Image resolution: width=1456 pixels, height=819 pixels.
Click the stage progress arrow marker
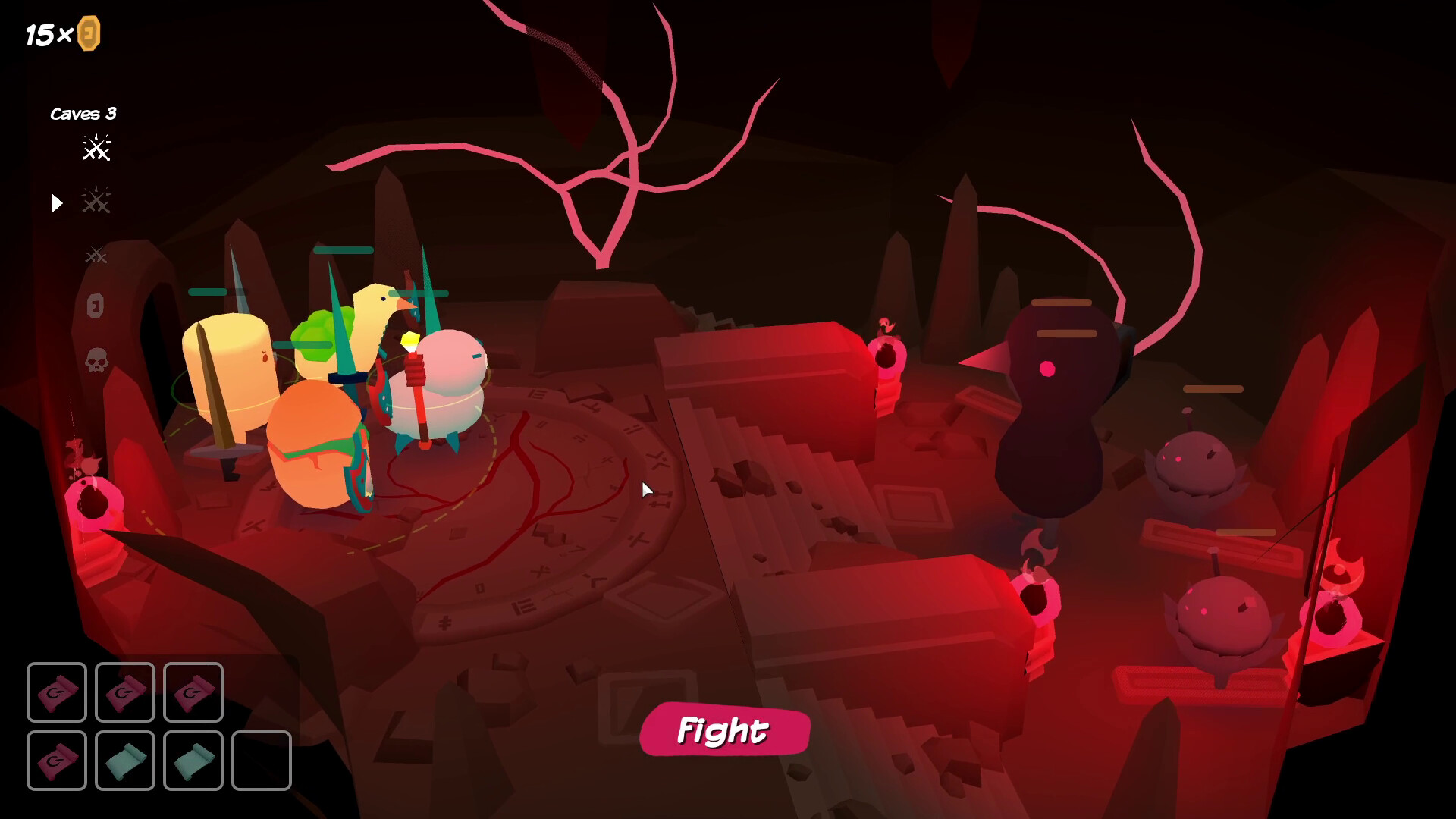click(56, 202)
